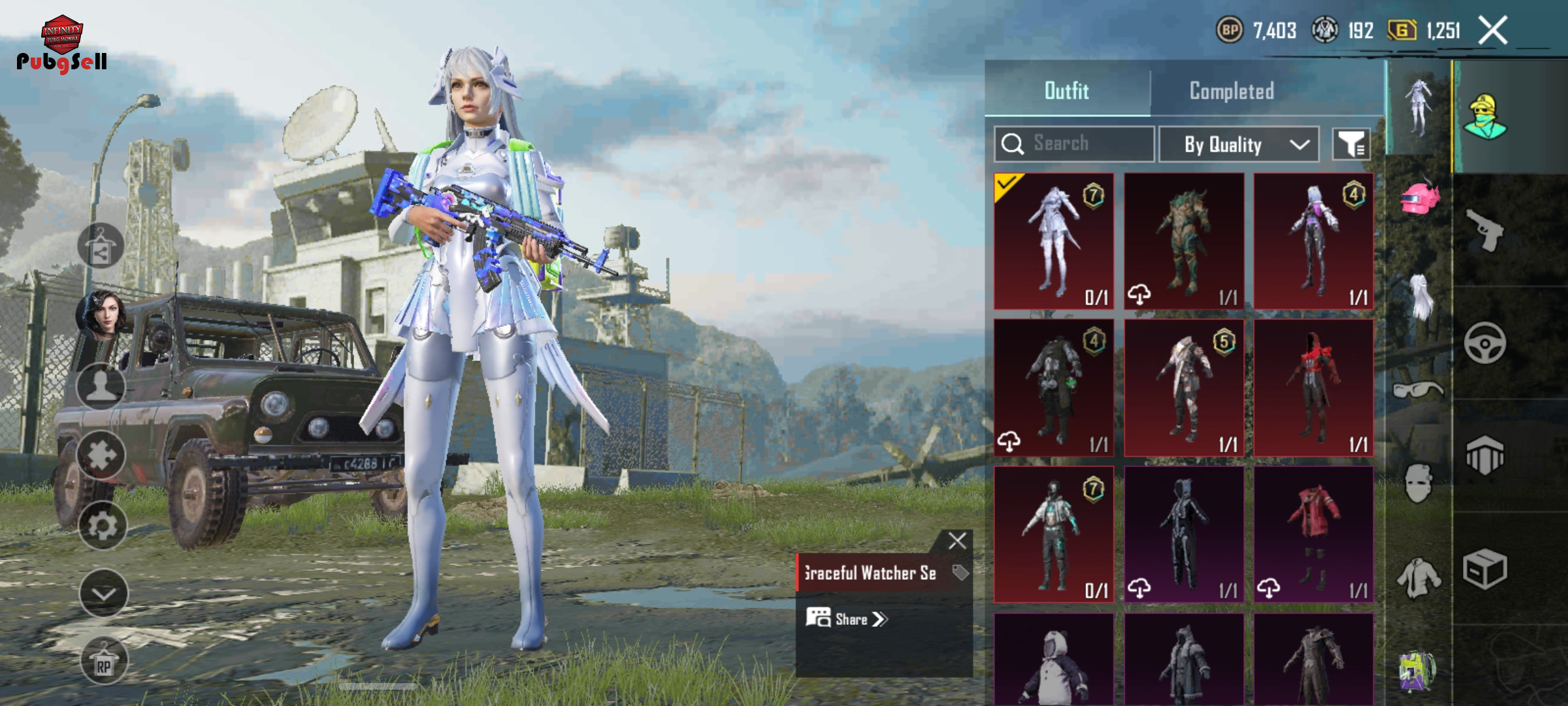1568x706 pixels.
Task: Open the glasses accessory category
Action: pos(1418,390)
